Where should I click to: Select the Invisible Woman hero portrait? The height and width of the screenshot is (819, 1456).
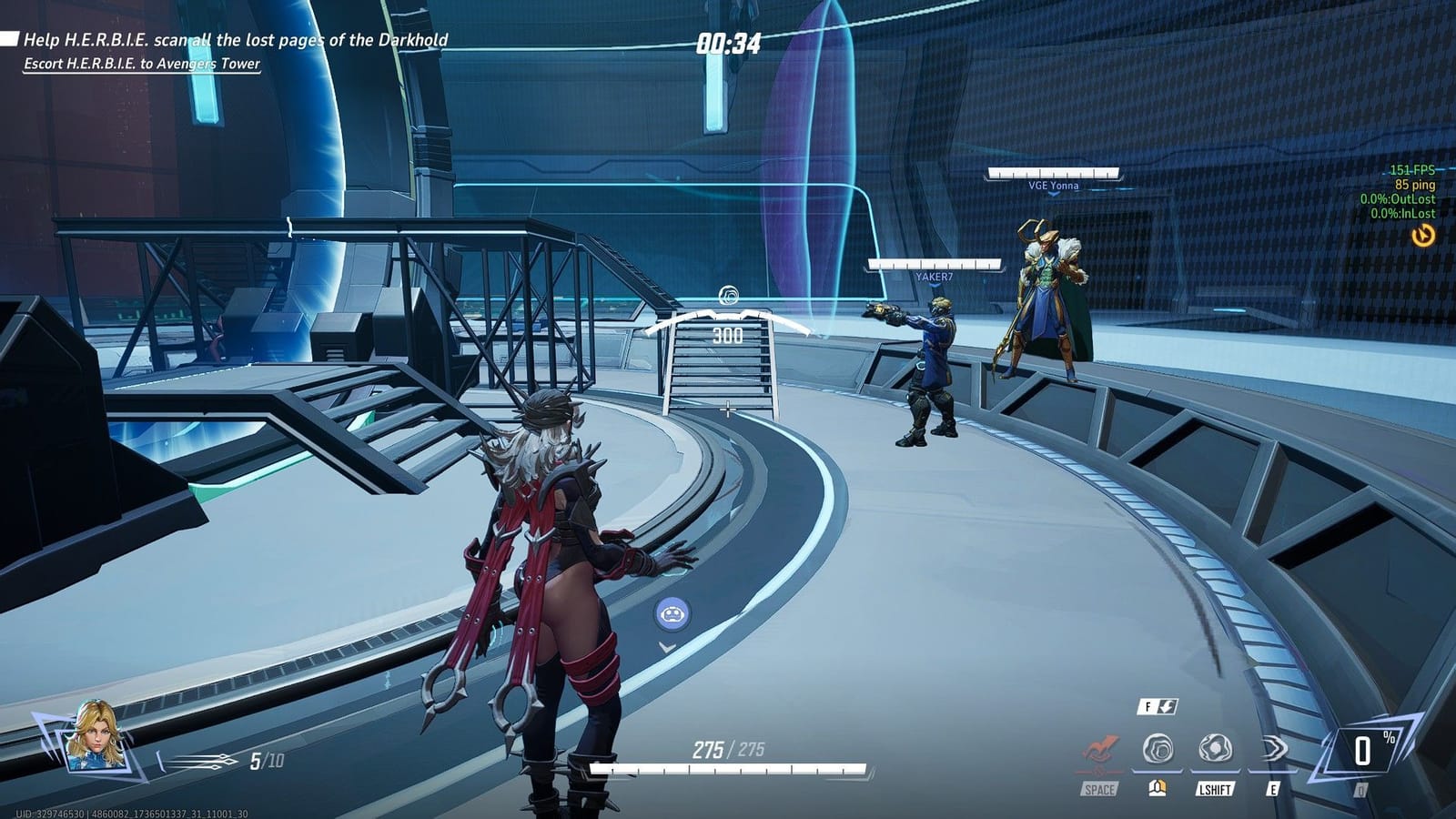92,734
